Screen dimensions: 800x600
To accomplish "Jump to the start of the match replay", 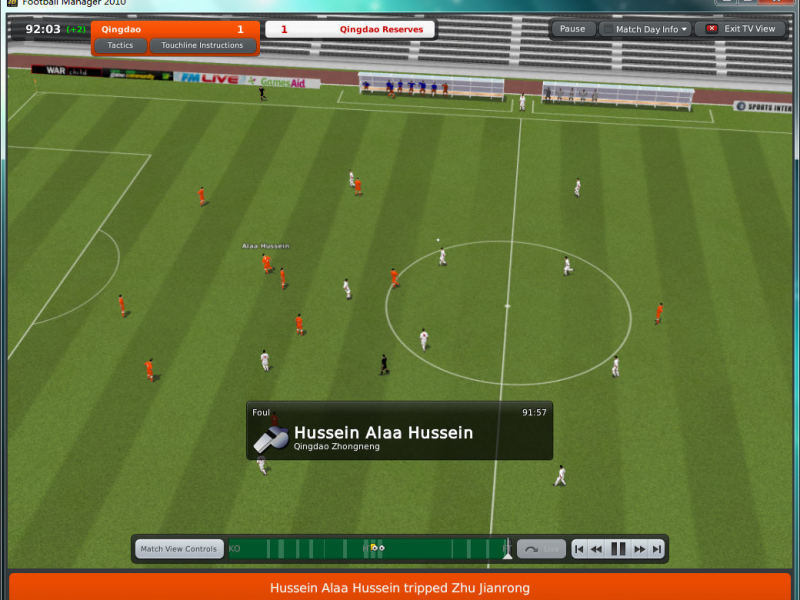I will point(579,549).
